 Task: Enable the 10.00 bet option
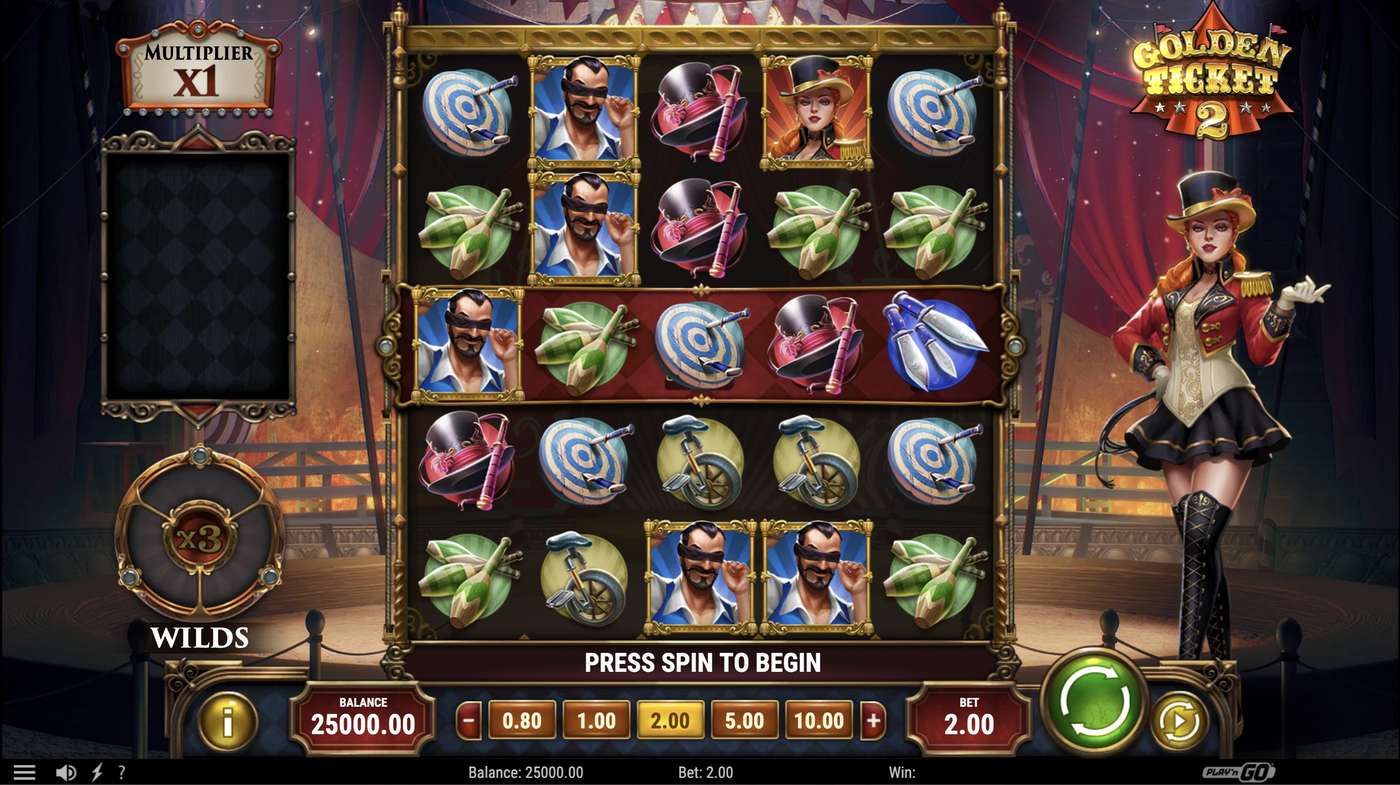point(818,719)
